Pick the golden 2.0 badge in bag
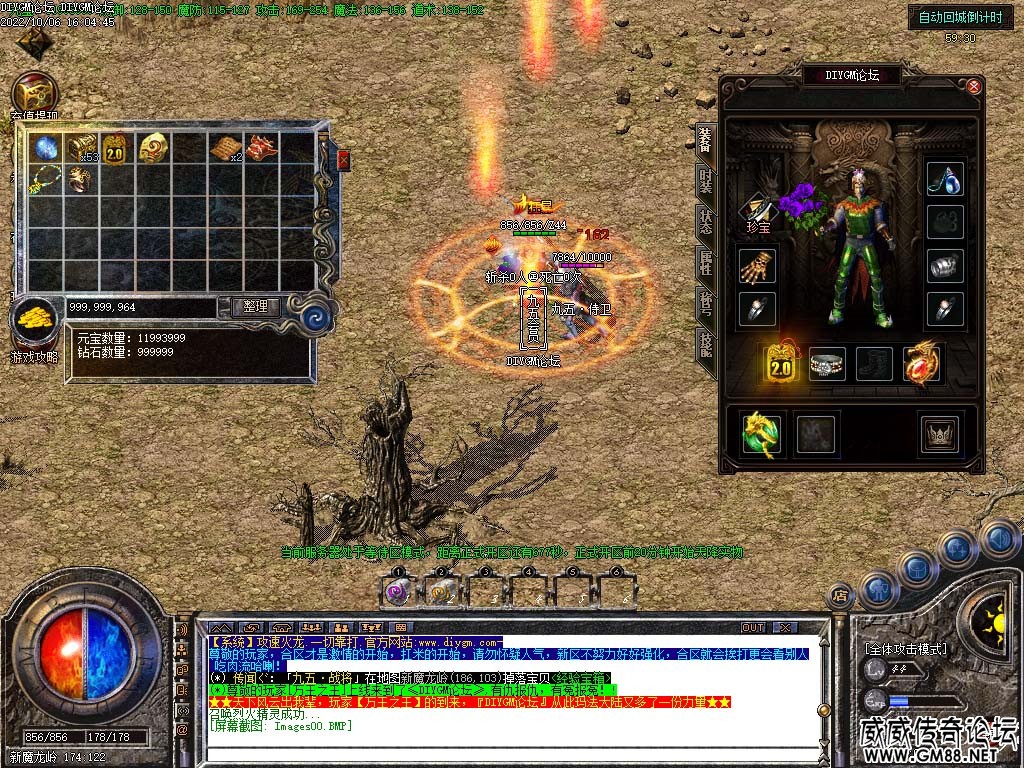 116,148
